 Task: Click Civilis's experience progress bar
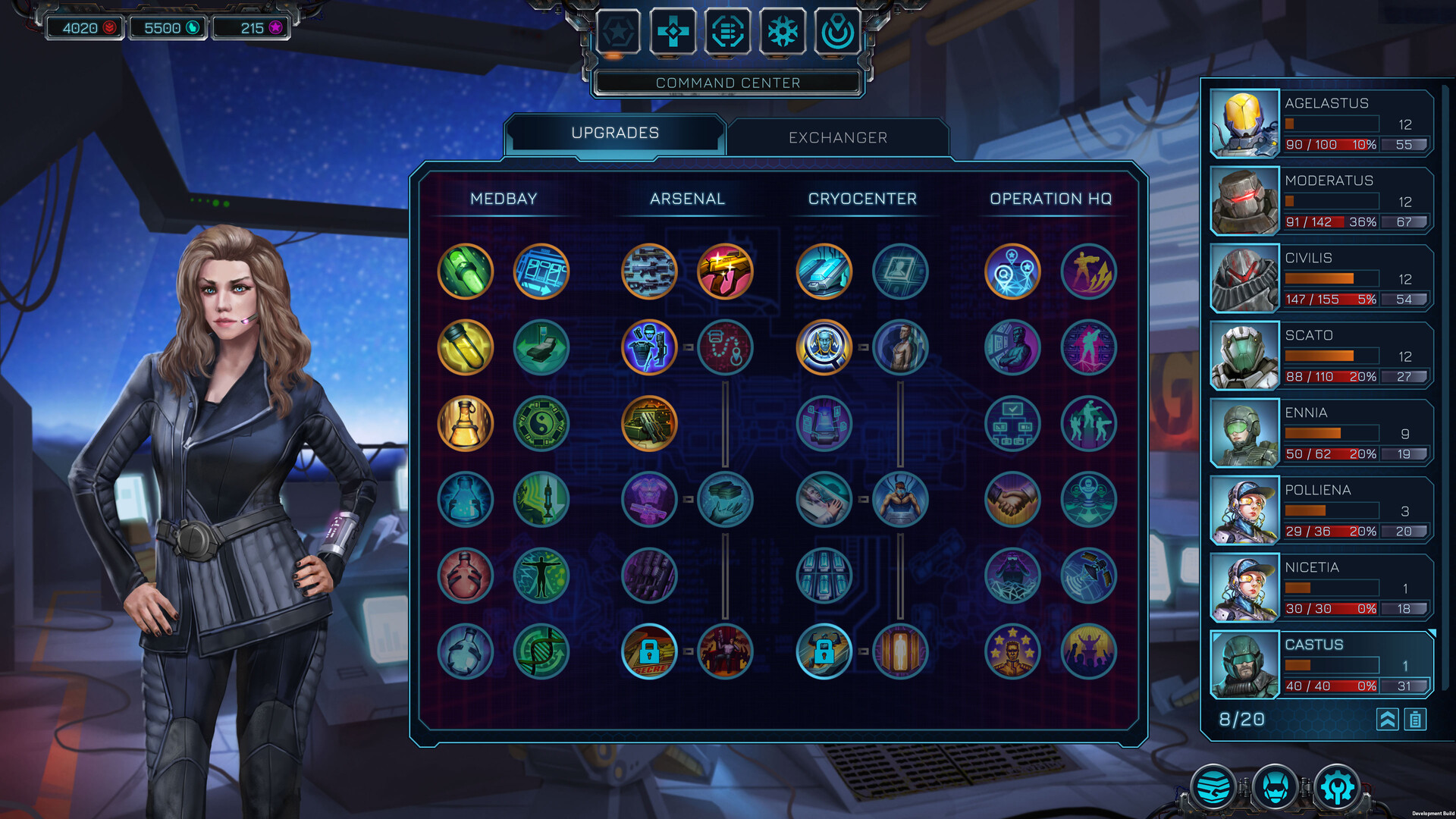tap(1331, 278)
